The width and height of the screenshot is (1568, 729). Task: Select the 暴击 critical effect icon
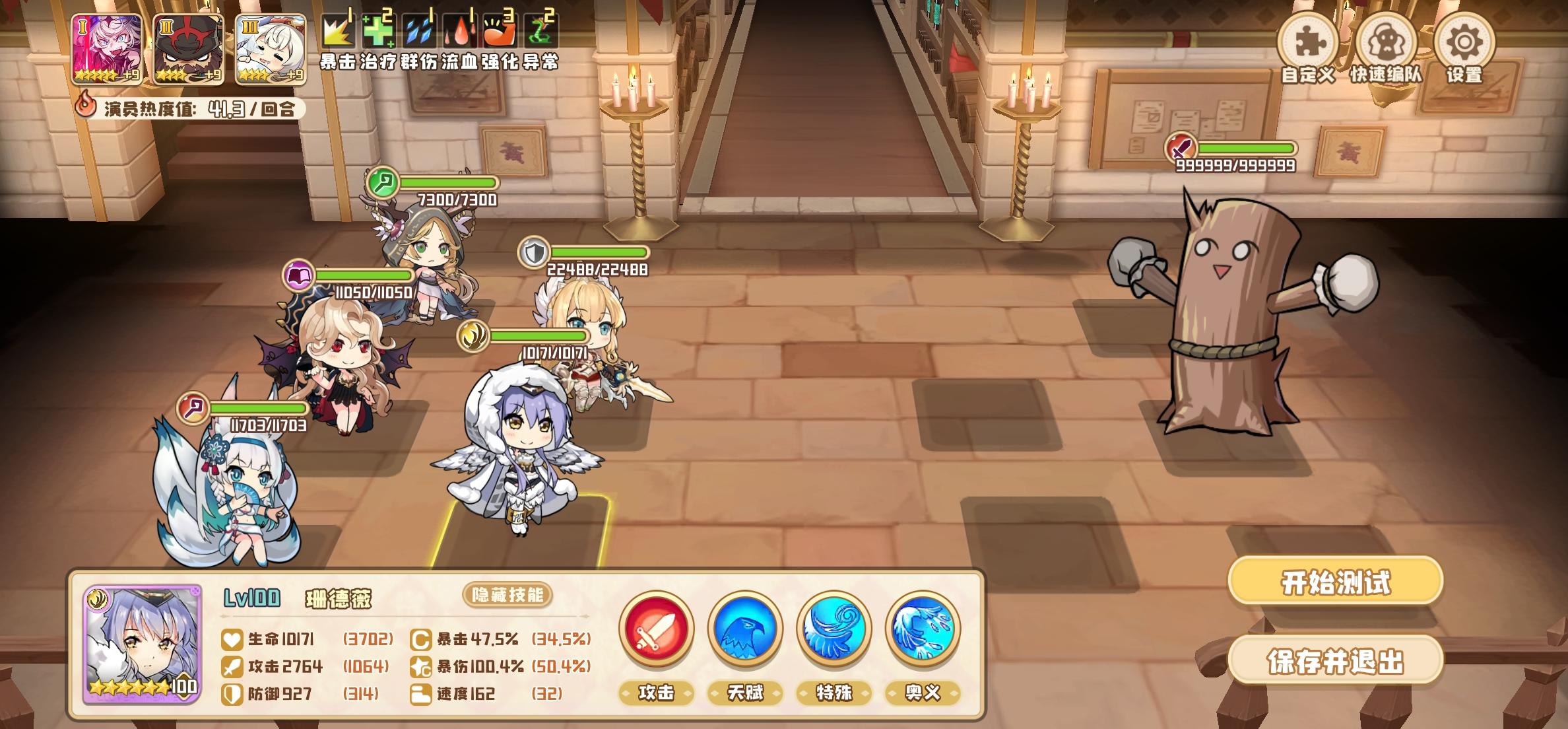(339, 30)
